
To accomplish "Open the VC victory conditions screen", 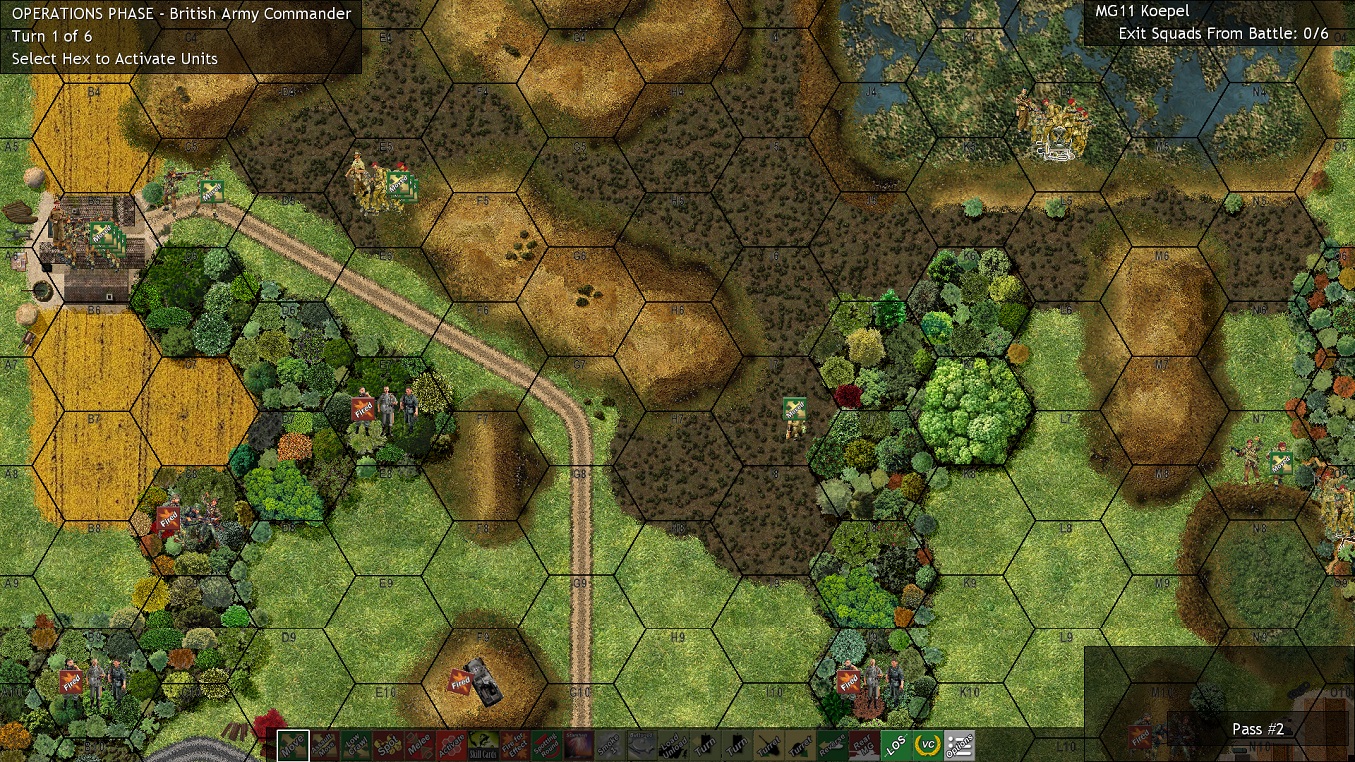I will click(x=930, y=744).
